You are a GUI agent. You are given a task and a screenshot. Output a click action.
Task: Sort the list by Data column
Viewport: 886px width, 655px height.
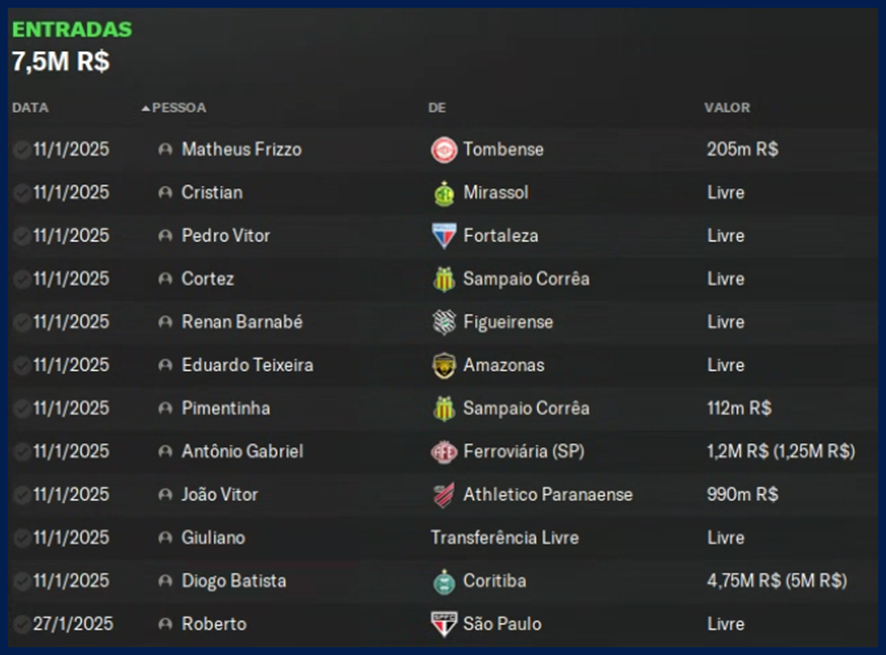pos(30,108)
